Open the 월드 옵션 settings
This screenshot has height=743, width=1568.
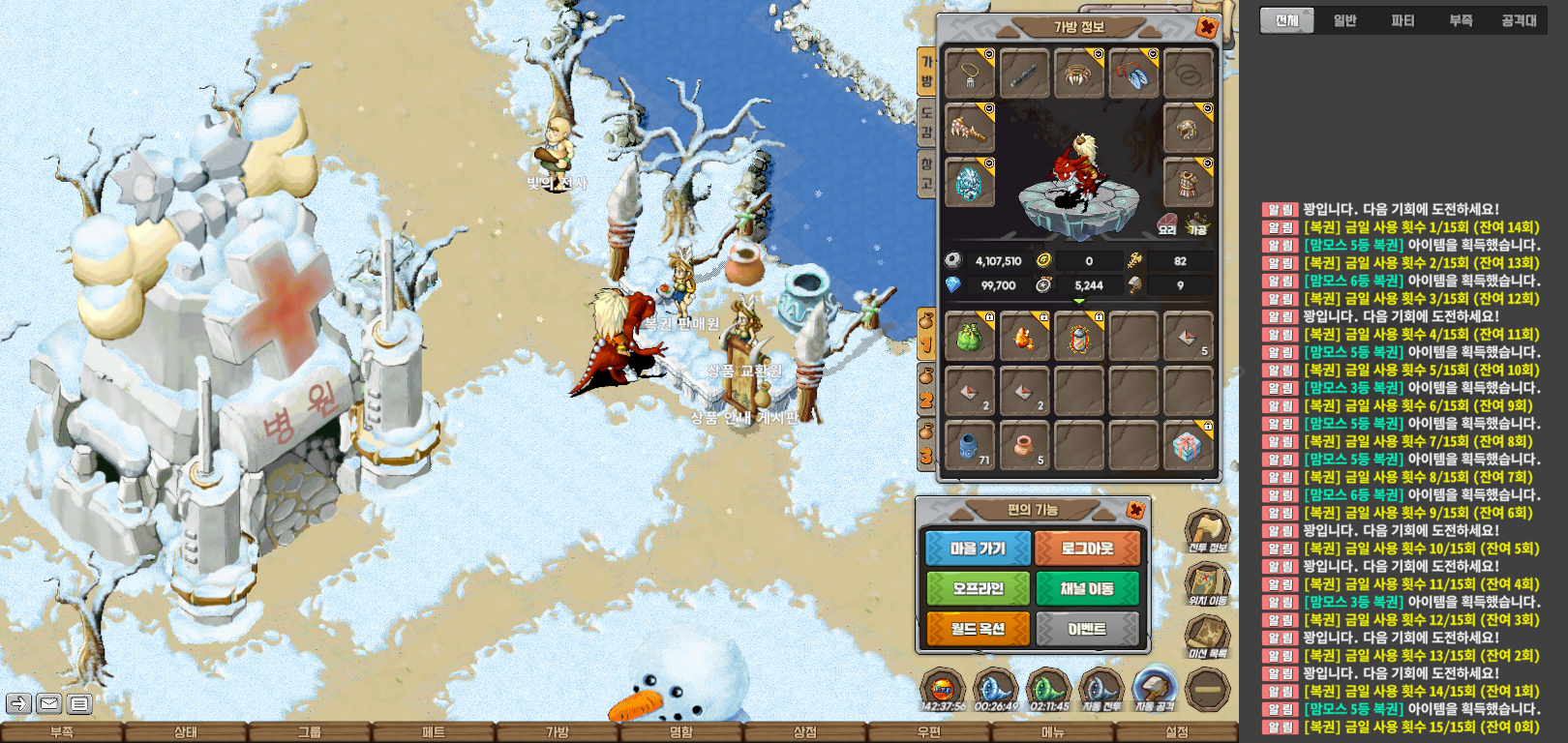pos(978,629)
